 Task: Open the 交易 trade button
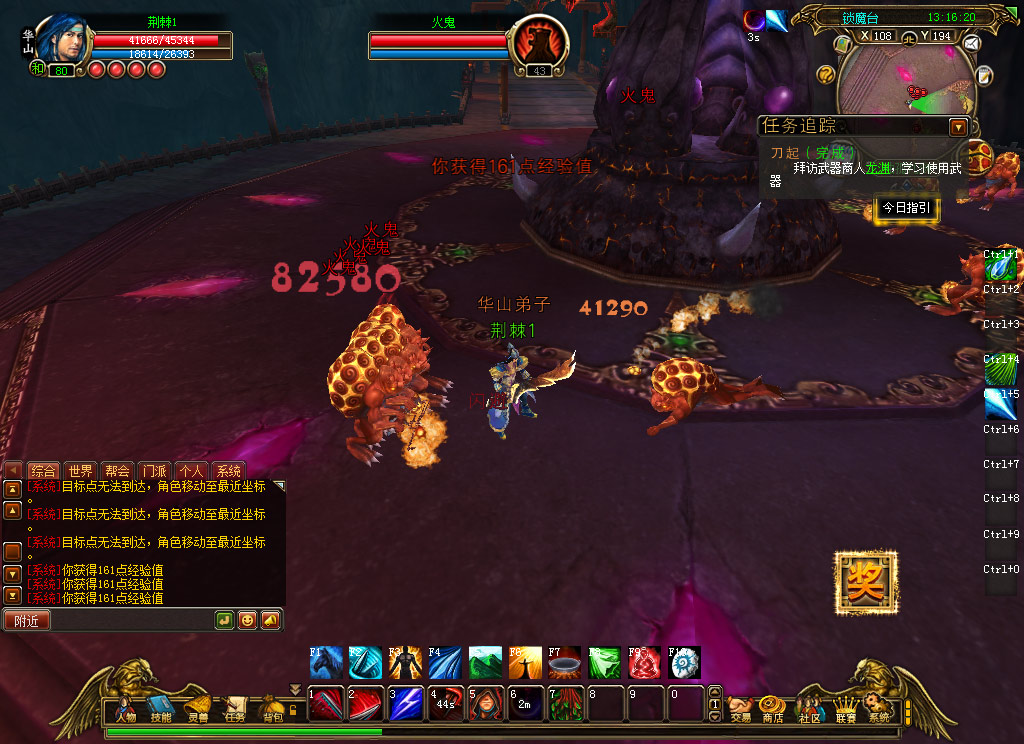coord(740,710)
